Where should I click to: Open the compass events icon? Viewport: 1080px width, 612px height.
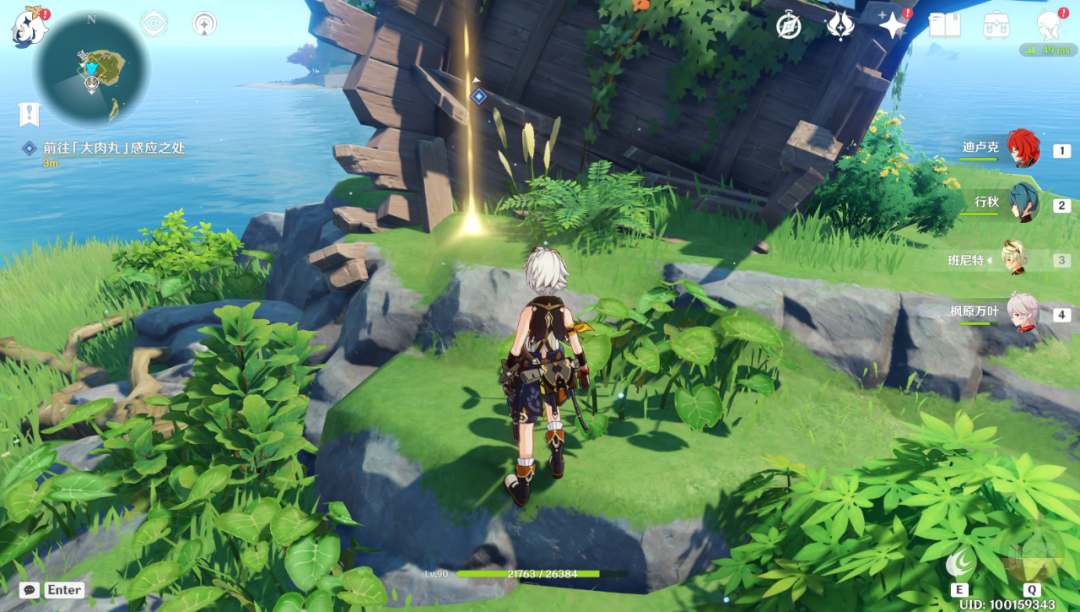tap(789, 26)
